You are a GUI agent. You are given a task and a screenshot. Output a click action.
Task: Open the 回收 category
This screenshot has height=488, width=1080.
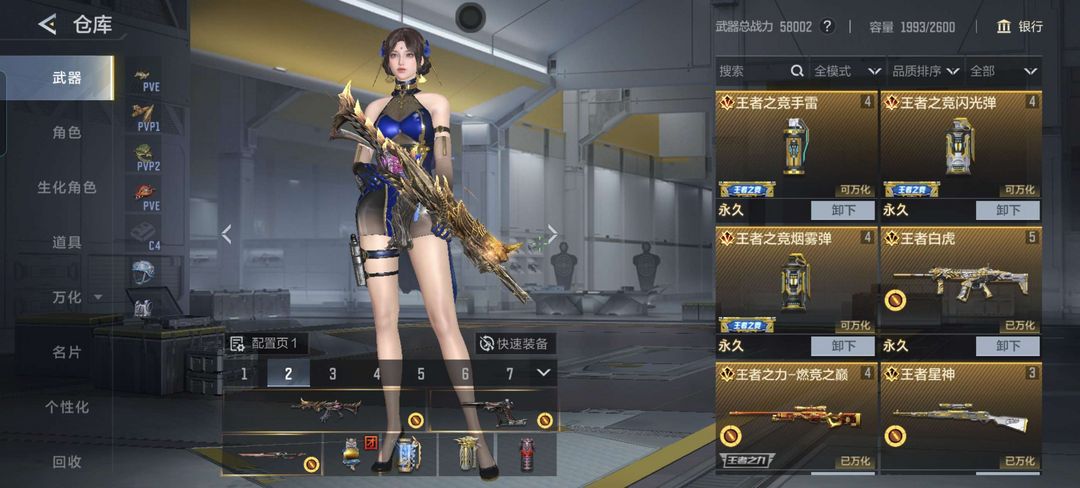coord(67,462)
